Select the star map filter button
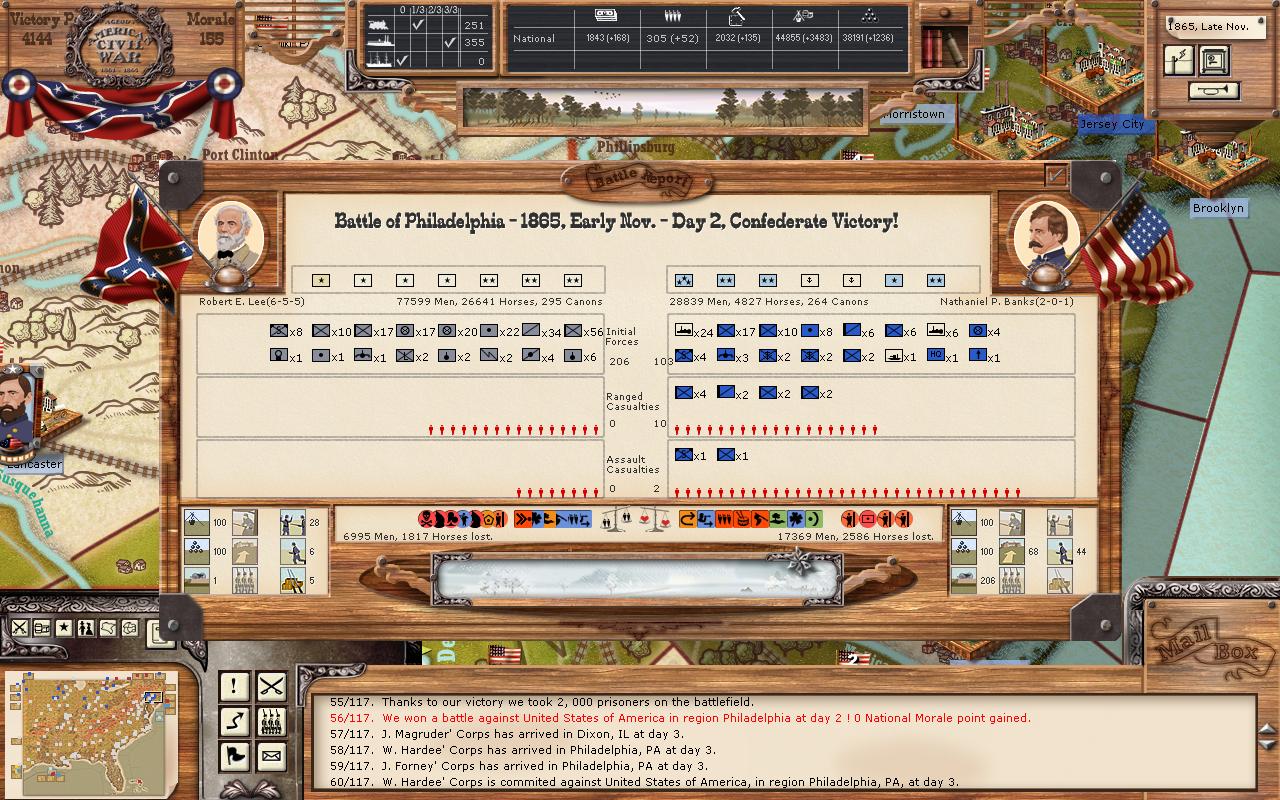The image size is (1280, 800). click(63, 628)
